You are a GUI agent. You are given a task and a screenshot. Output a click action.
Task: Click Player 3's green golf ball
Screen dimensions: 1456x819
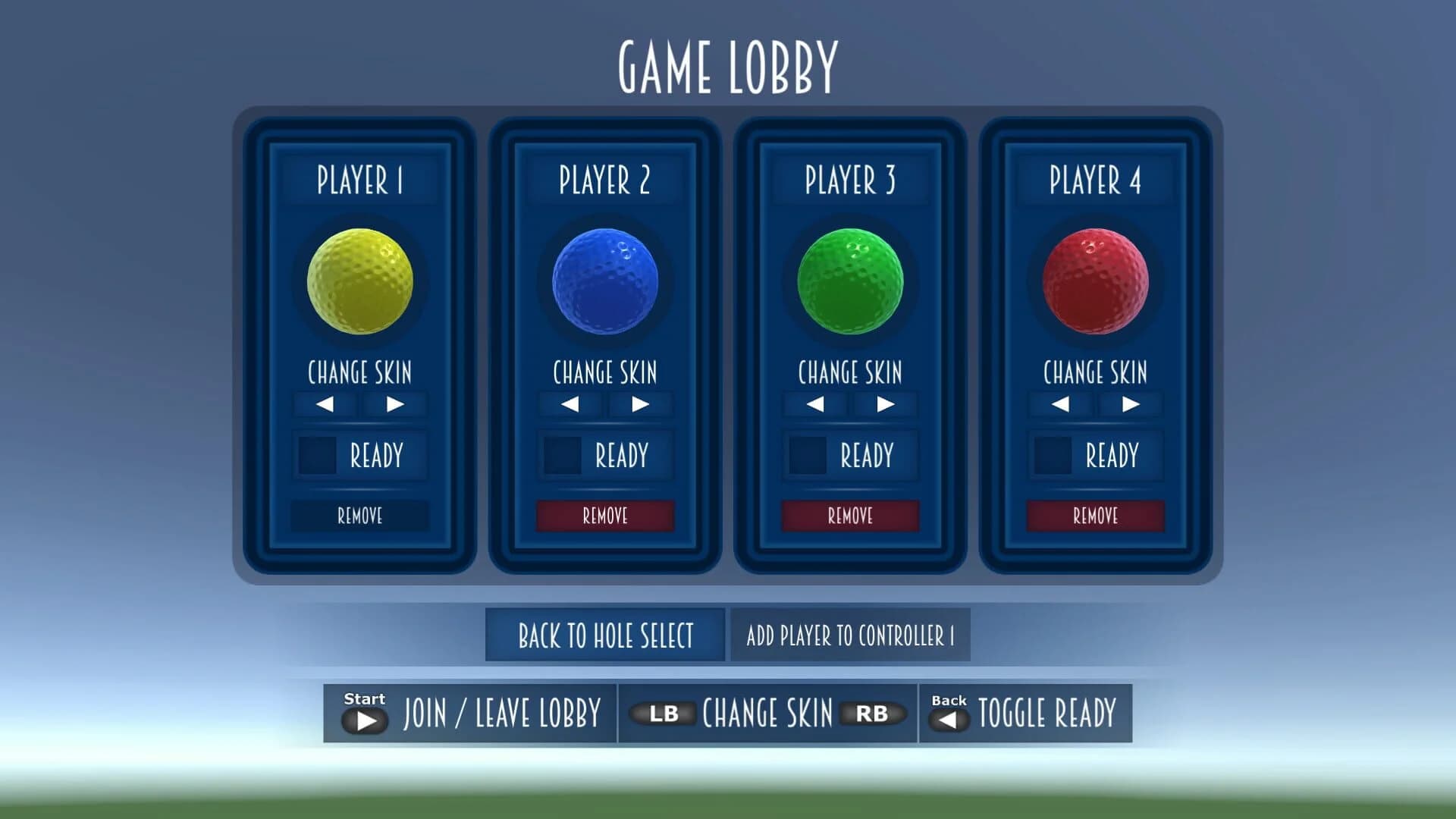pyautogui.click(x=850, y=281)
